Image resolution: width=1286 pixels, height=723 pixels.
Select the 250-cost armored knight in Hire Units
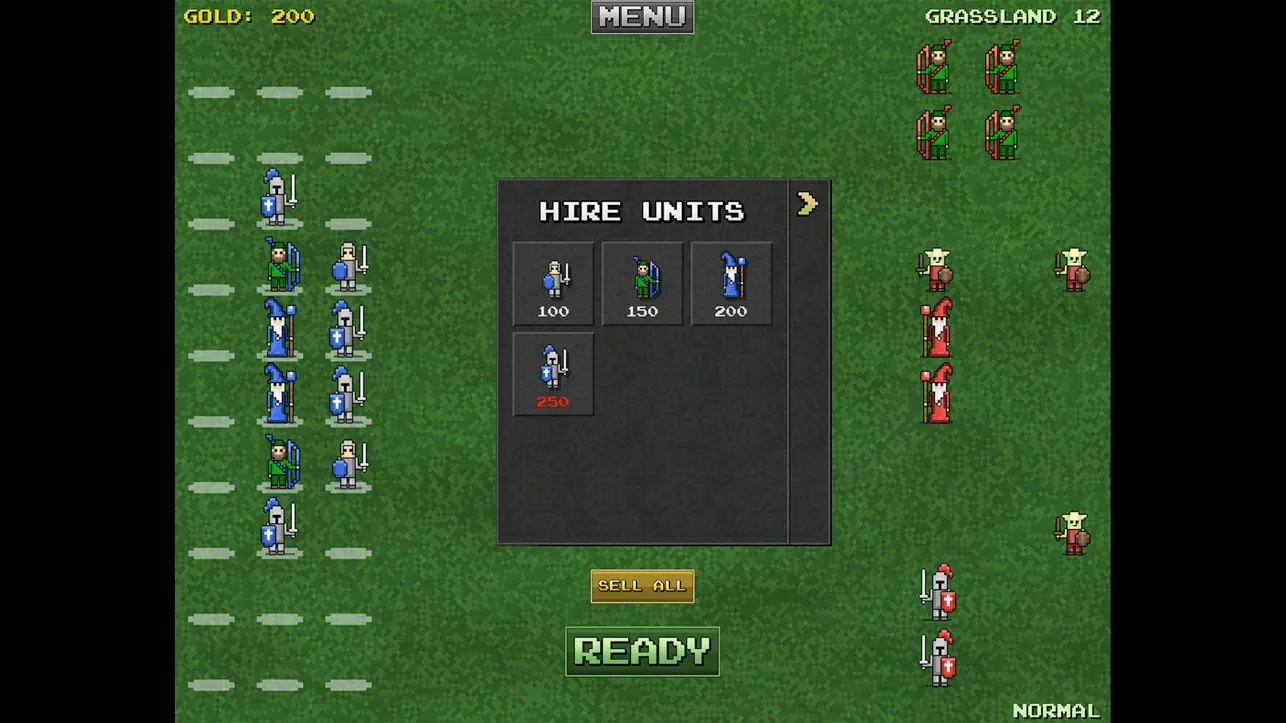click(x=552, y=373)
